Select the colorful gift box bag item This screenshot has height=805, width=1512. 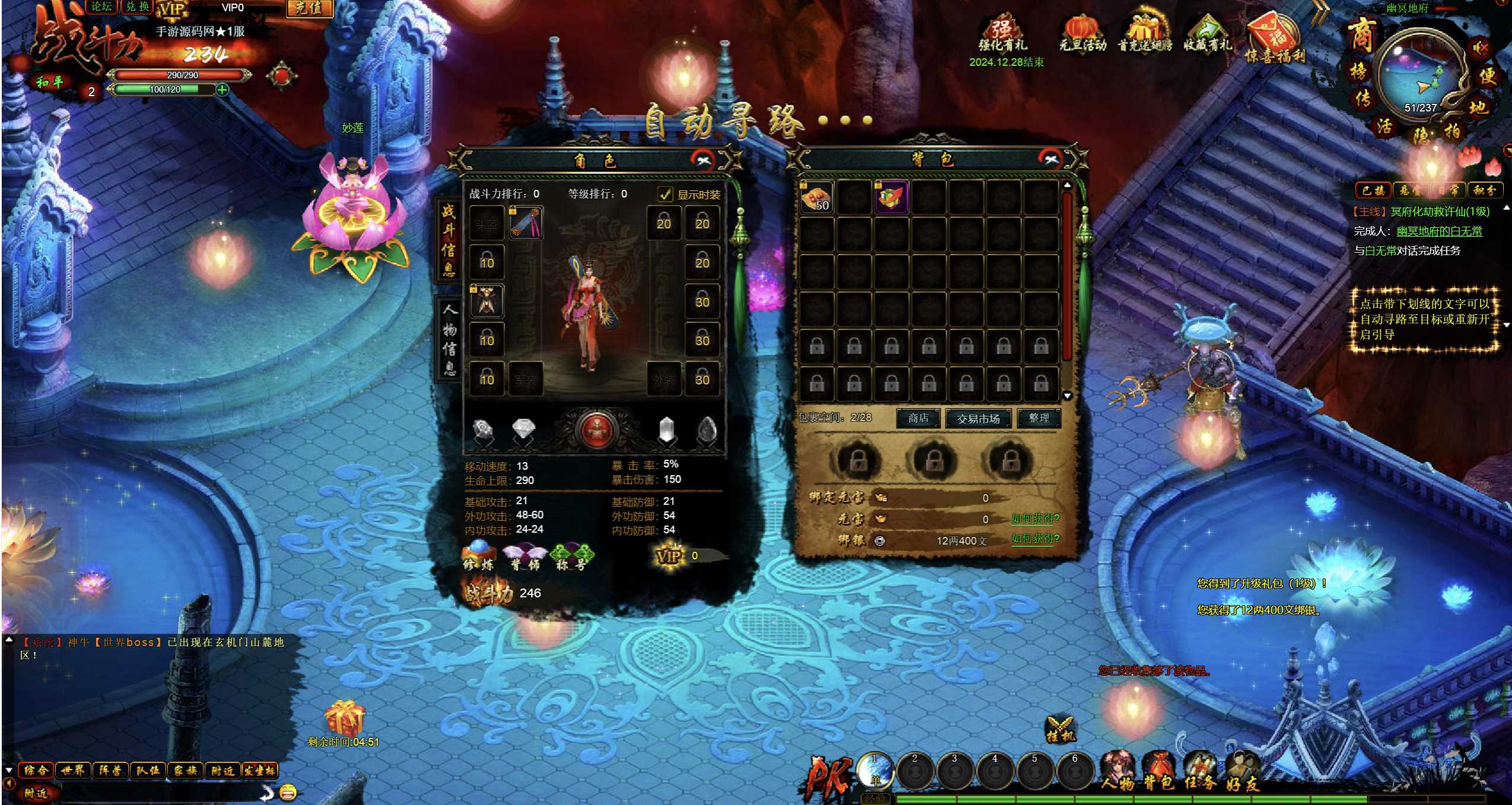(891, 197)
